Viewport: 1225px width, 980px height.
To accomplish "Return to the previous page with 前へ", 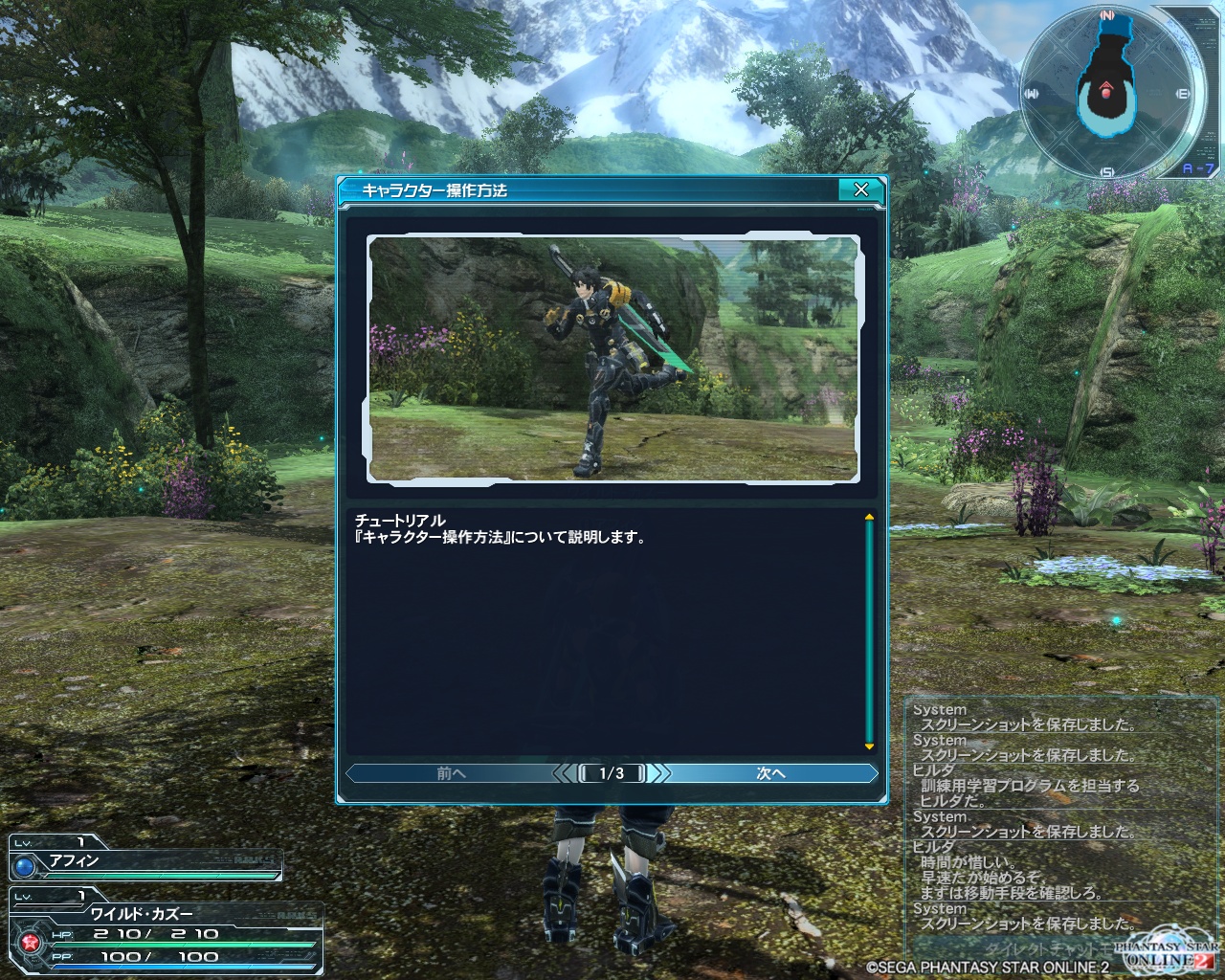I will click(451, 773).
